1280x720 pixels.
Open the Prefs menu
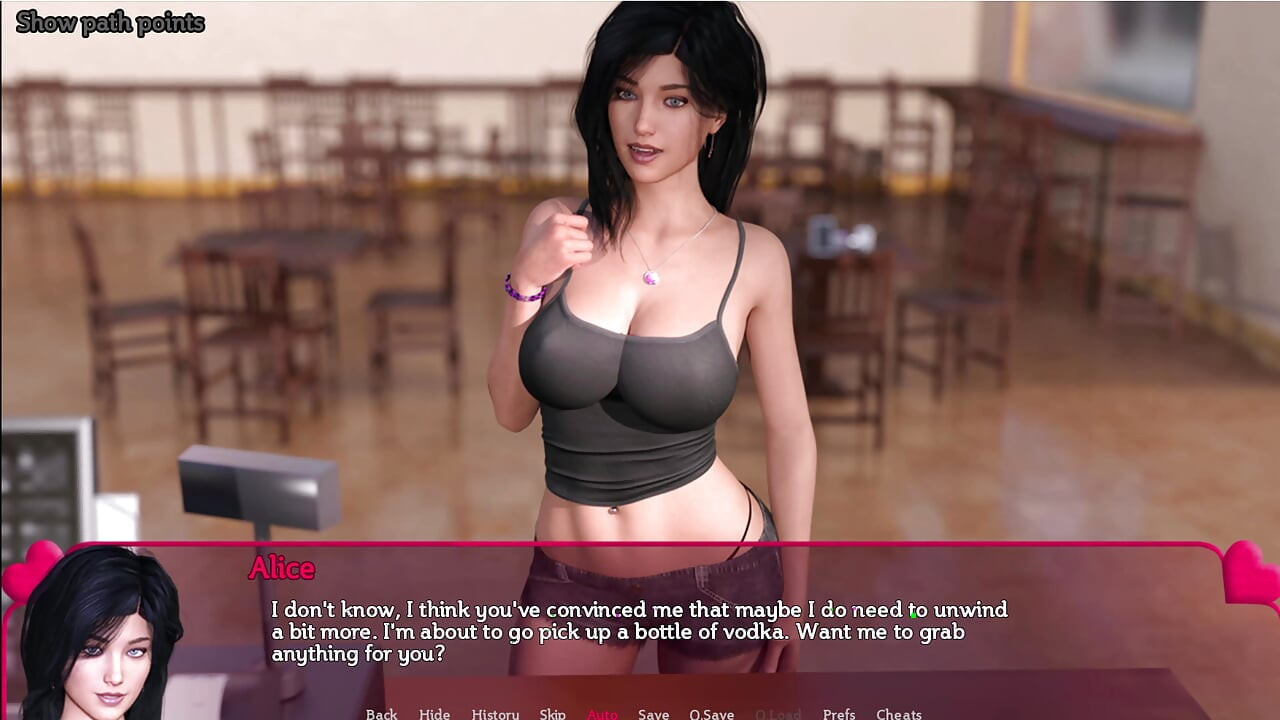pyautogui.click(x=838, y=713)
